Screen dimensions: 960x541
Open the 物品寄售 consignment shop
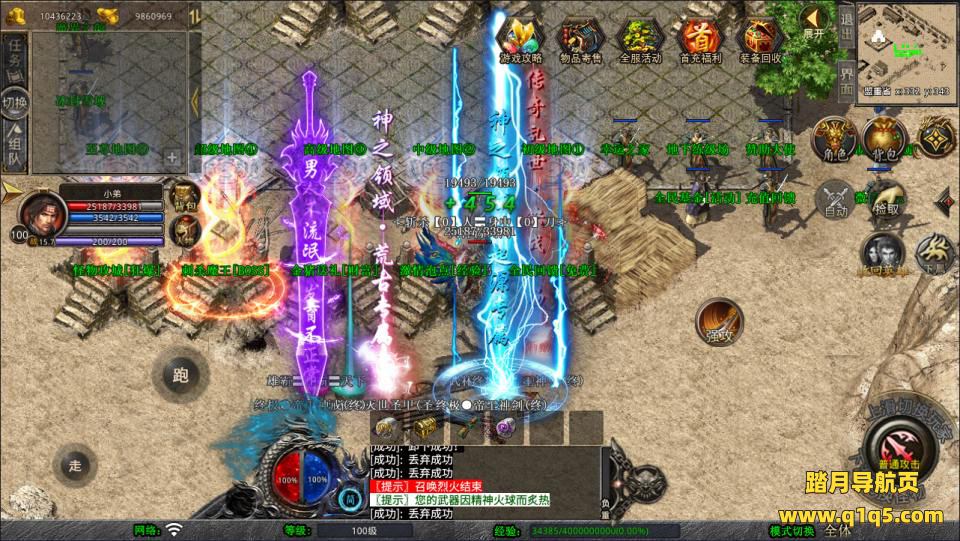581,38
